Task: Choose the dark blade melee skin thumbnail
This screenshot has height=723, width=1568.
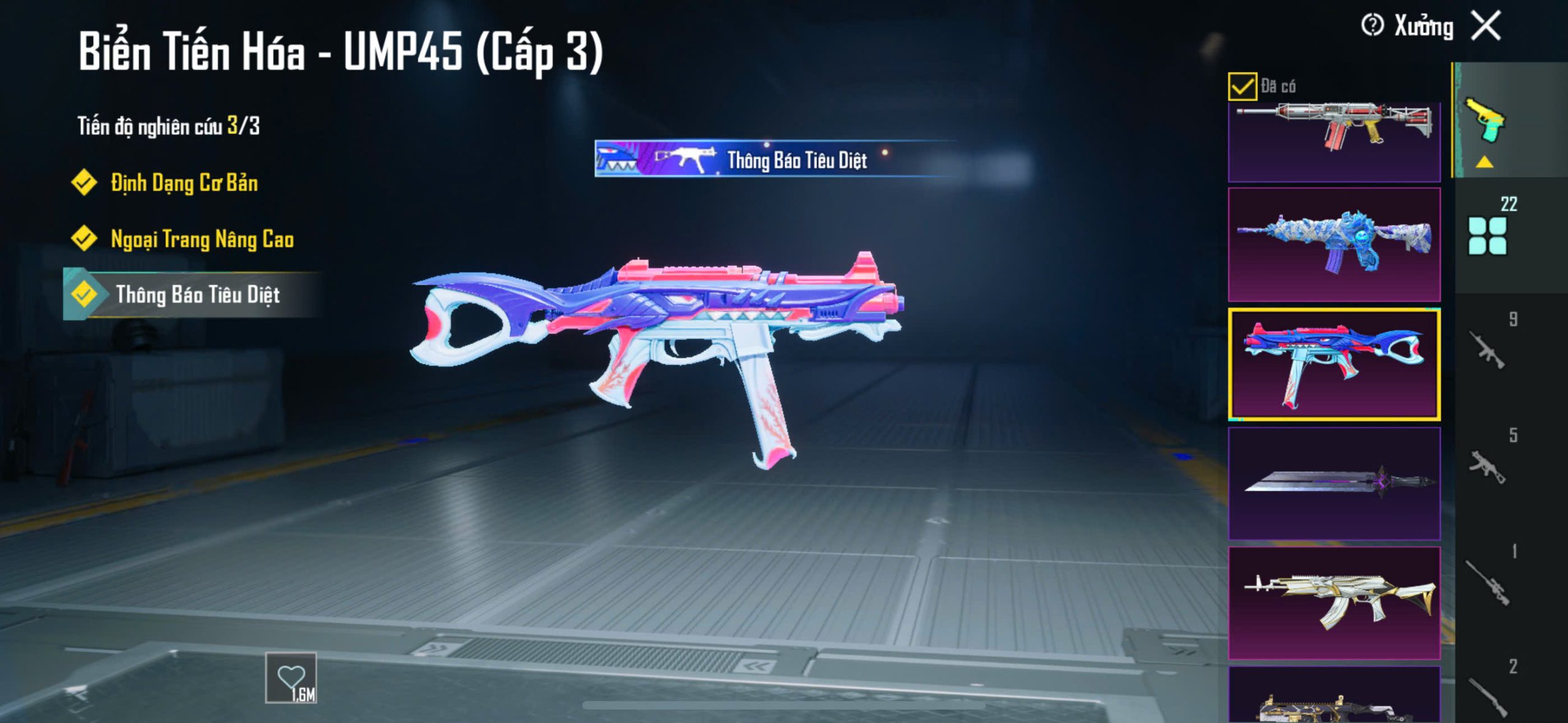Action: tap(1334, 484)
